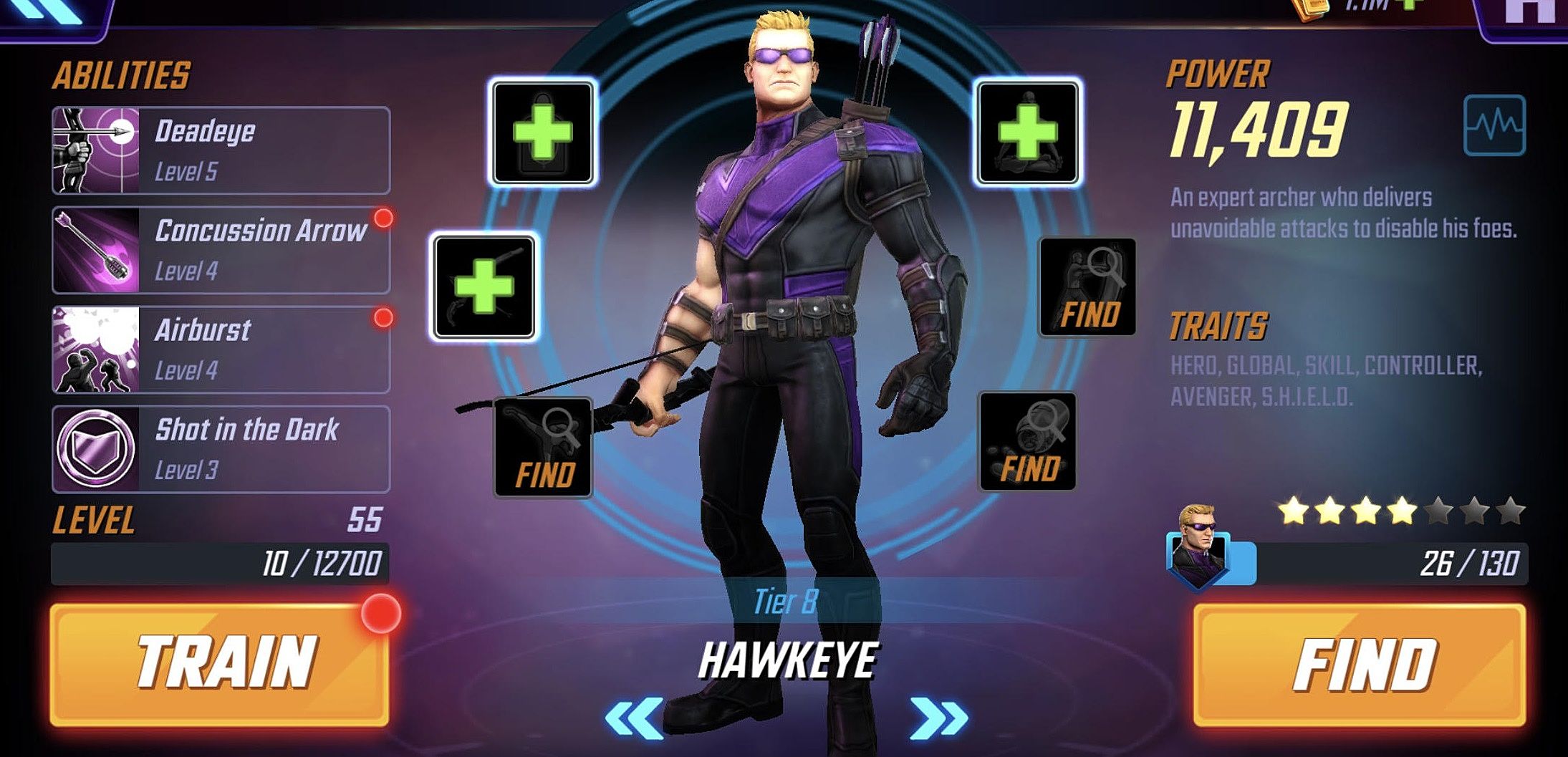This screenshot has width=1568, height=757.
Task: Equip the shooting target gear slot
Action: click(x=543, y=132)
